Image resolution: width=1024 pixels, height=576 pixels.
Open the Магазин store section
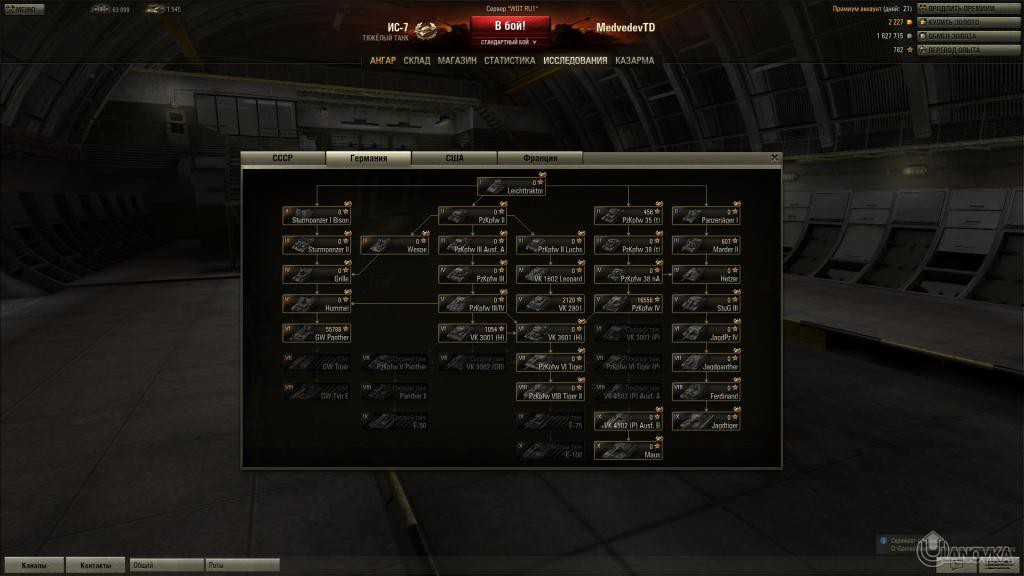pos(457,60)
